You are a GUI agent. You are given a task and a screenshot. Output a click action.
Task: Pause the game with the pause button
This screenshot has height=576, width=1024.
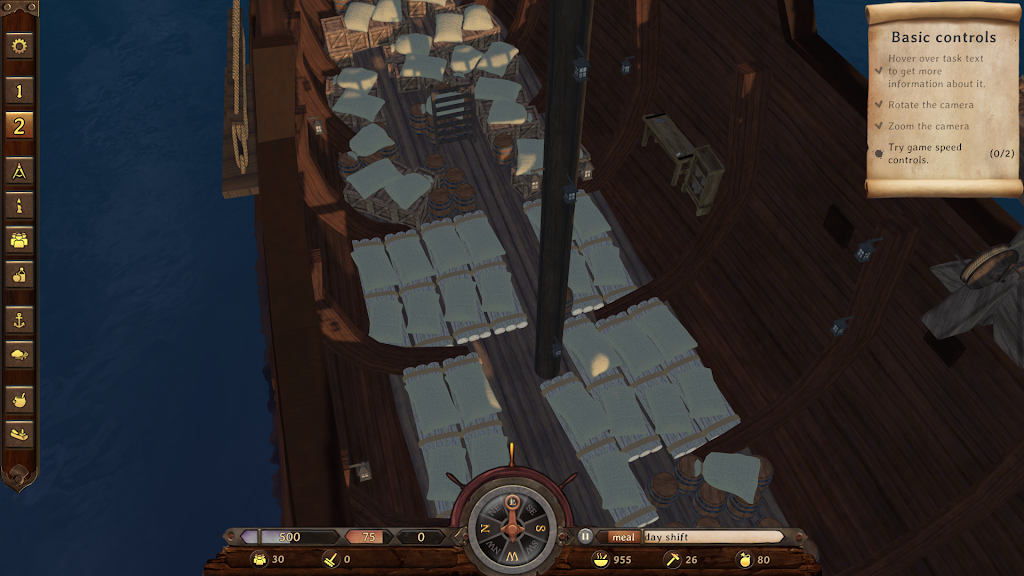point(585,537)
